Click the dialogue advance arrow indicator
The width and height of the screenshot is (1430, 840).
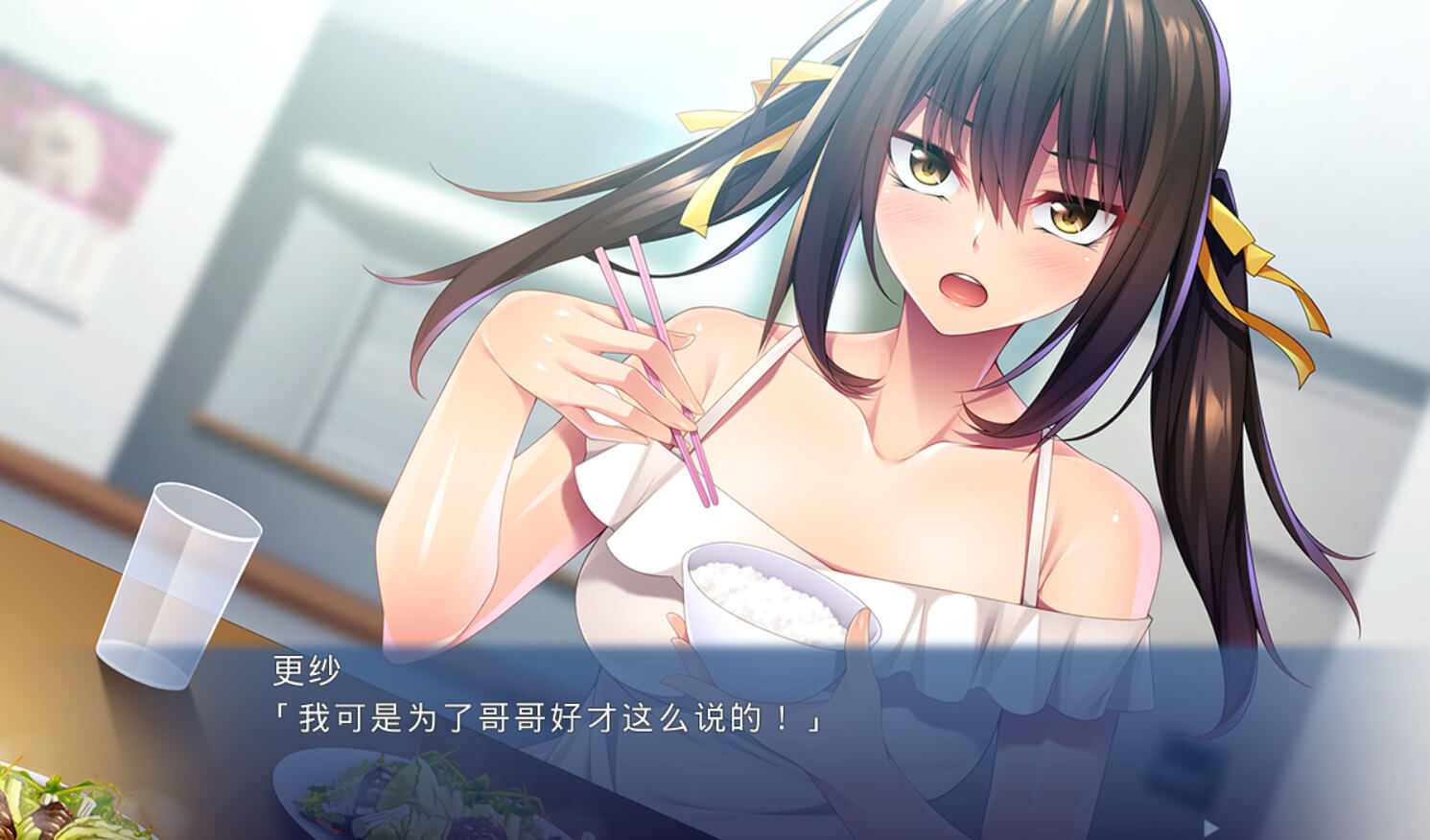1211,827
